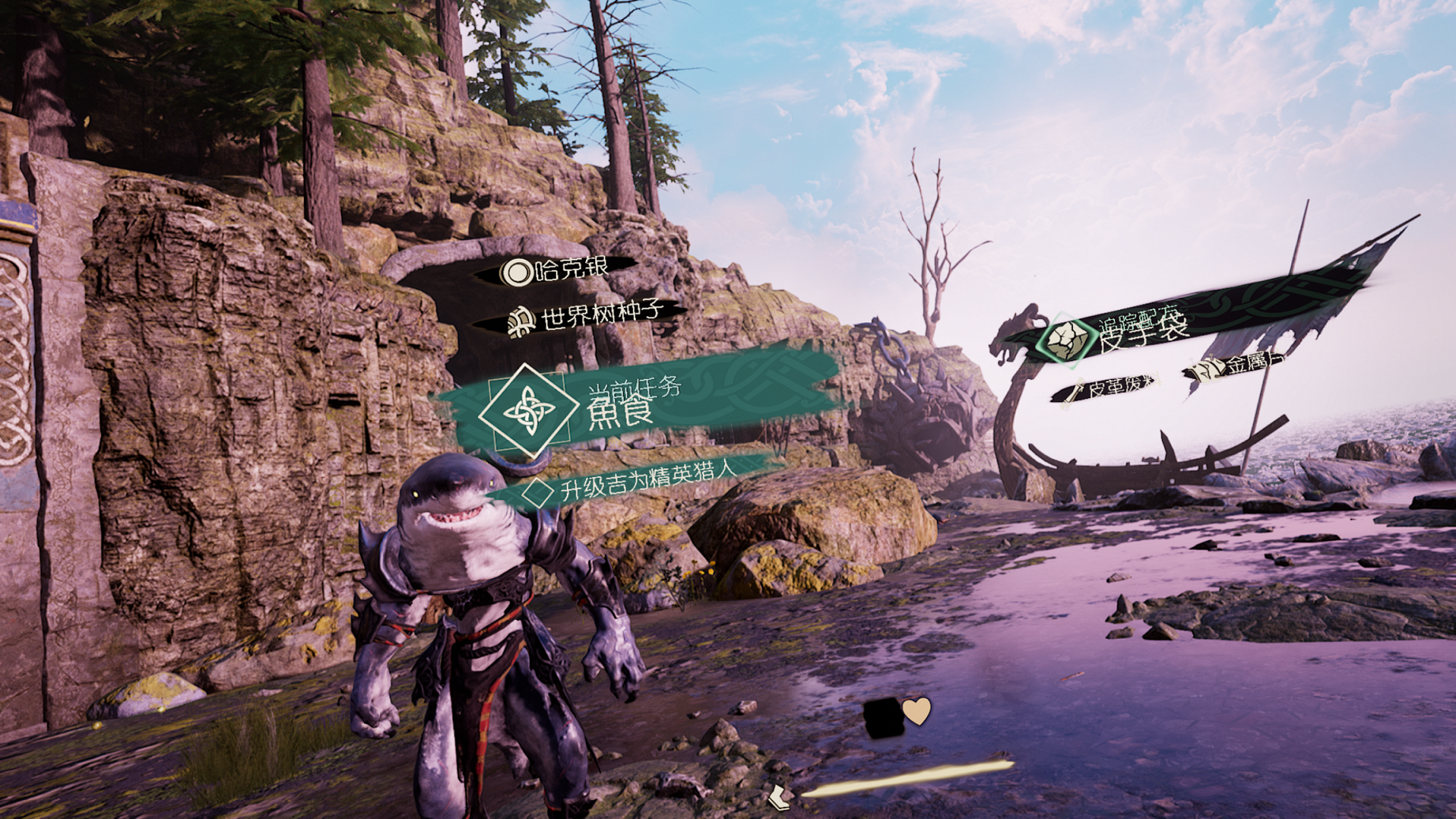Open the 追踪配方 皮手袋 recipe banner
The image size is (1456, 819).
(x=1137, y=330)
